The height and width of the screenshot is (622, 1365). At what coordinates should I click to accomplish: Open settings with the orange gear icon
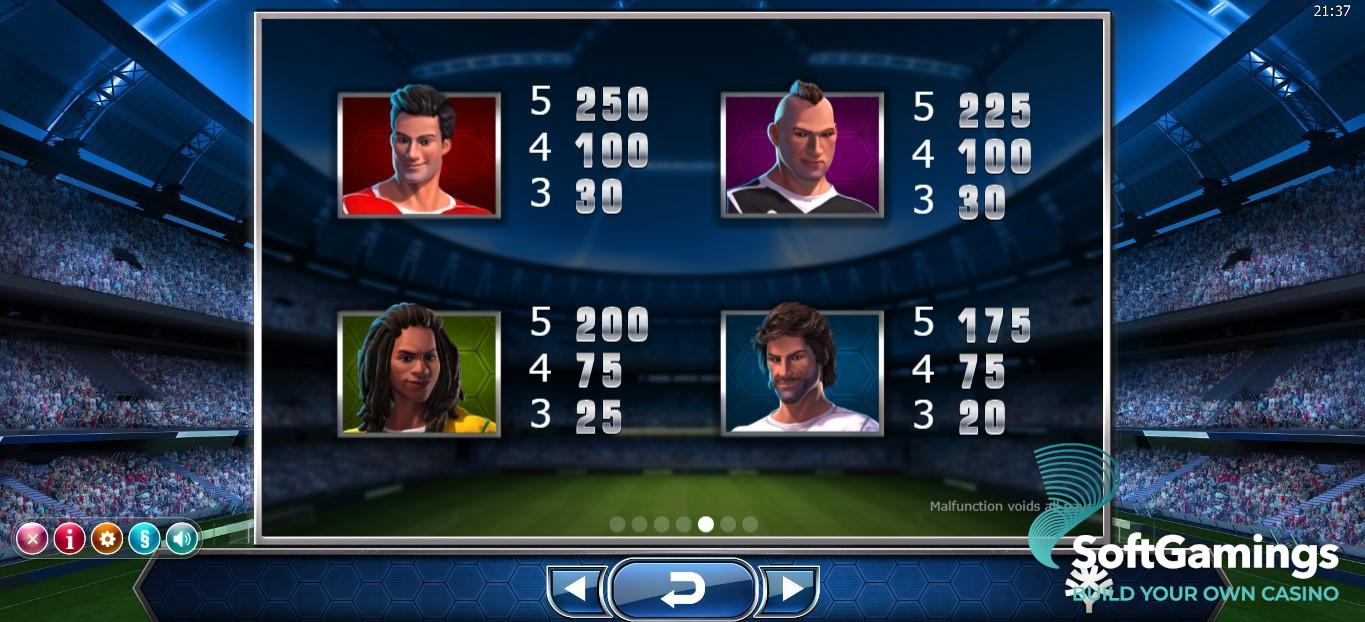pos(107,540)
